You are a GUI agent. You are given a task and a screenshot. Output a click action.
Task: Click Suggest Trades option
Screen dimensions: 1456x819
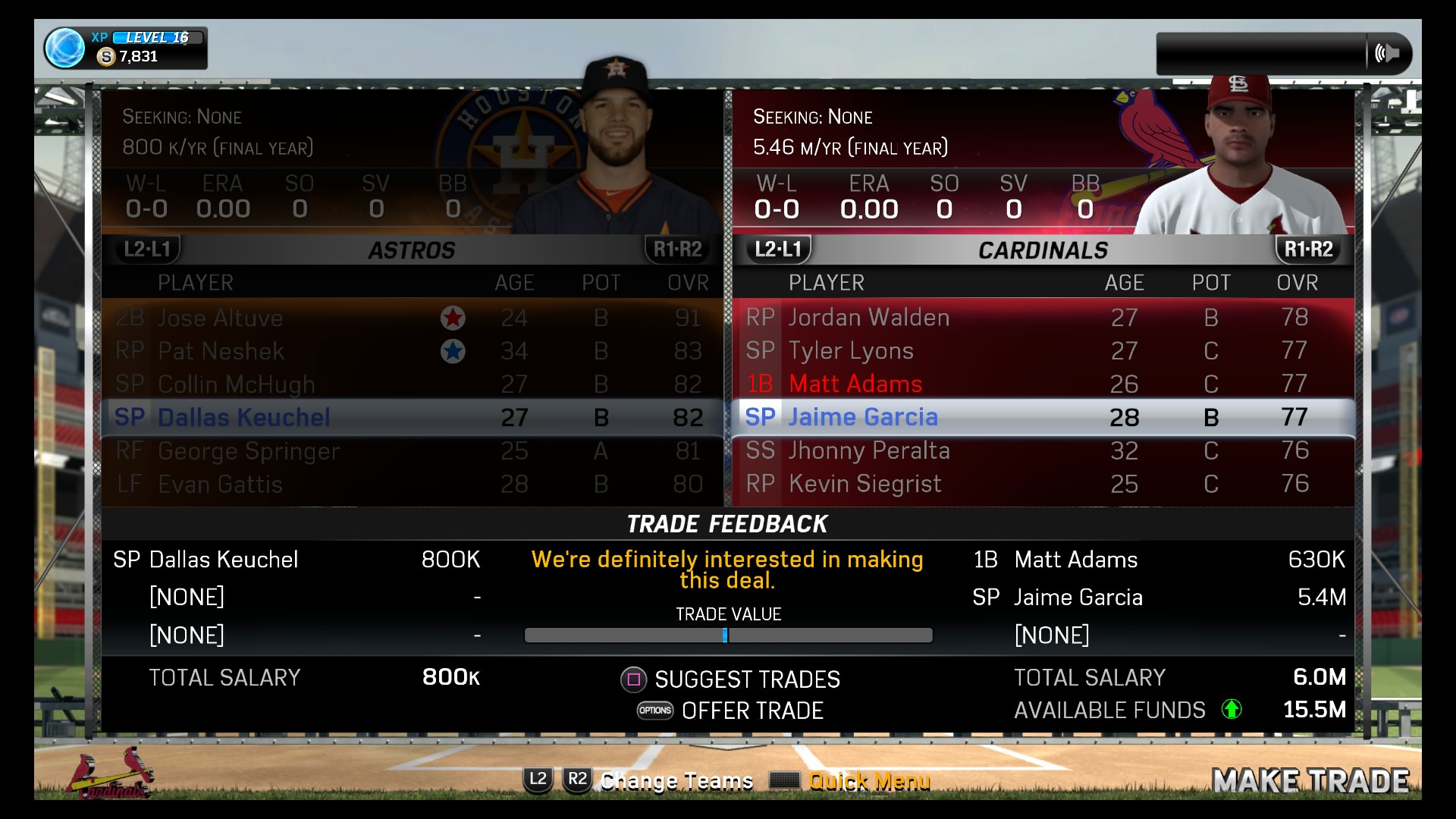click(746, 679)
